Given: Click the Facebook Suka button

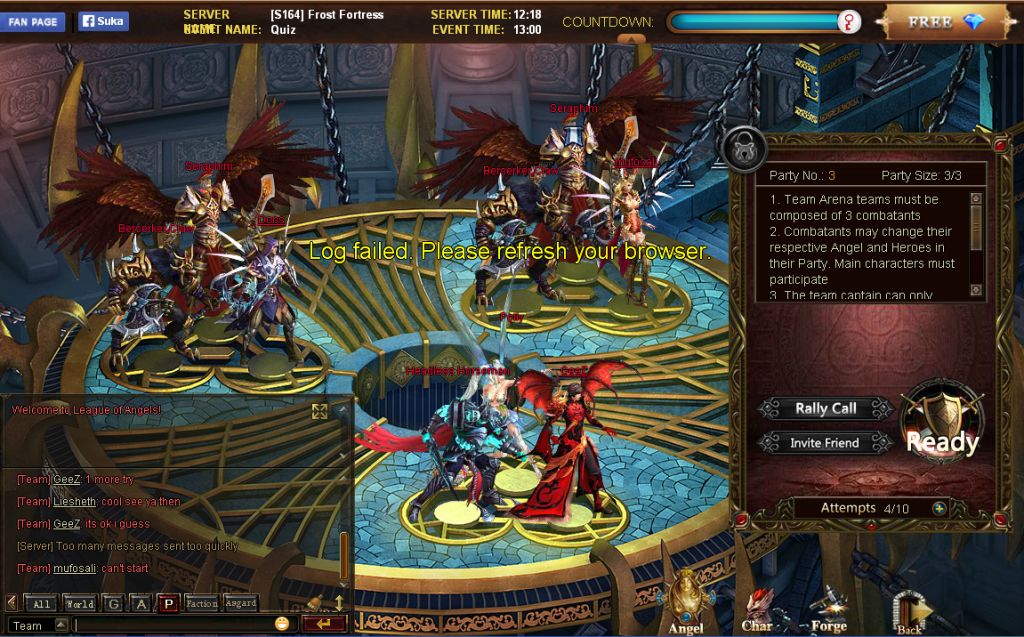Looking at the screenshot, I should pos(103,21).
